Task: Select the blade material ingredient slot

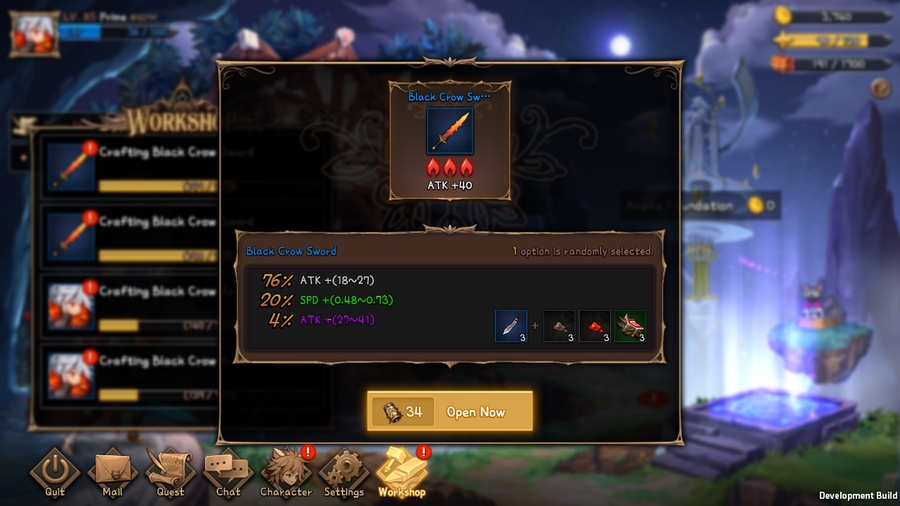Action: point(511,327)
